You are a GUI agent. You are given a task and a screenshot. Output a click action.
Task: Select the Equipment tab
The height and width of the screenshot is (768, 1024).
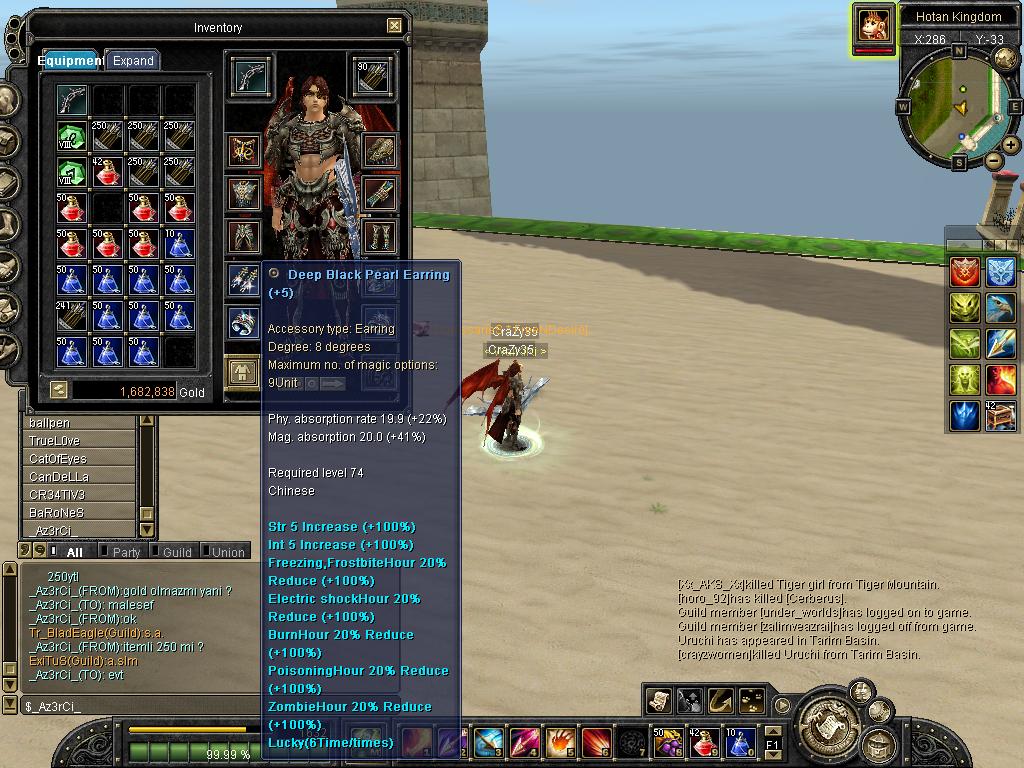click(x=70, y=60)
